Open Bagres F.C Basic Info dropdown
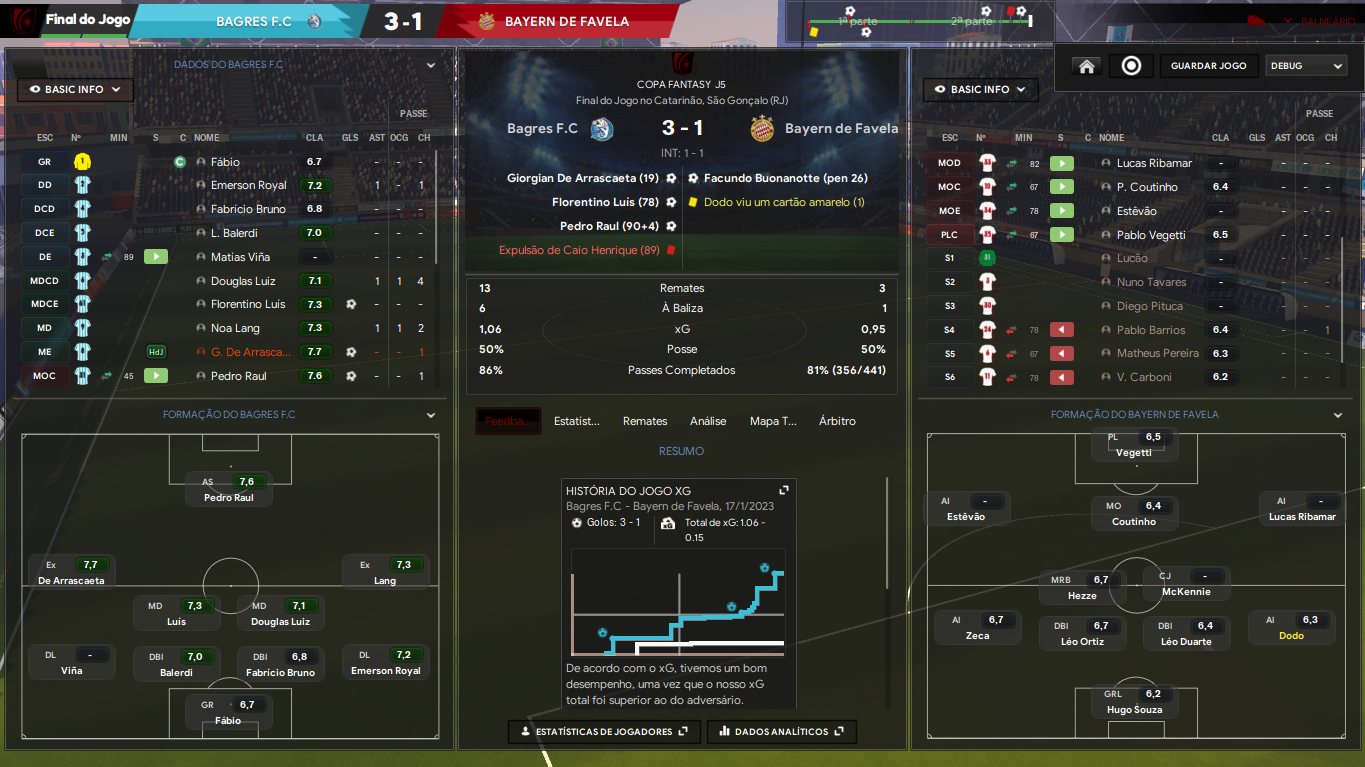The height and width of the screenshot is (767, 1365). click(x=75, y=90)
